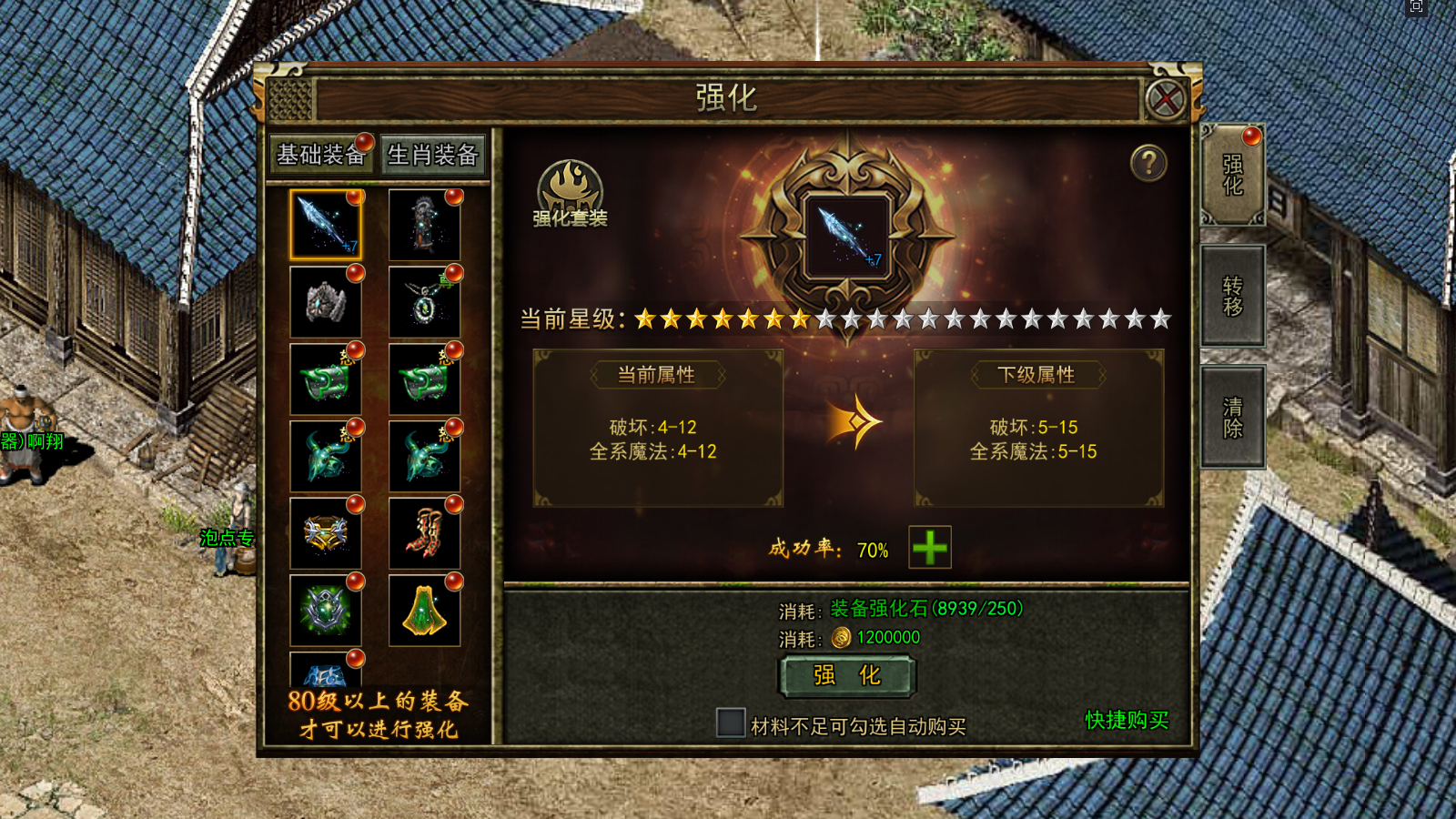Click the 强化 enhance button
The image size is (1456, 819).
click(x=847, y=676)
